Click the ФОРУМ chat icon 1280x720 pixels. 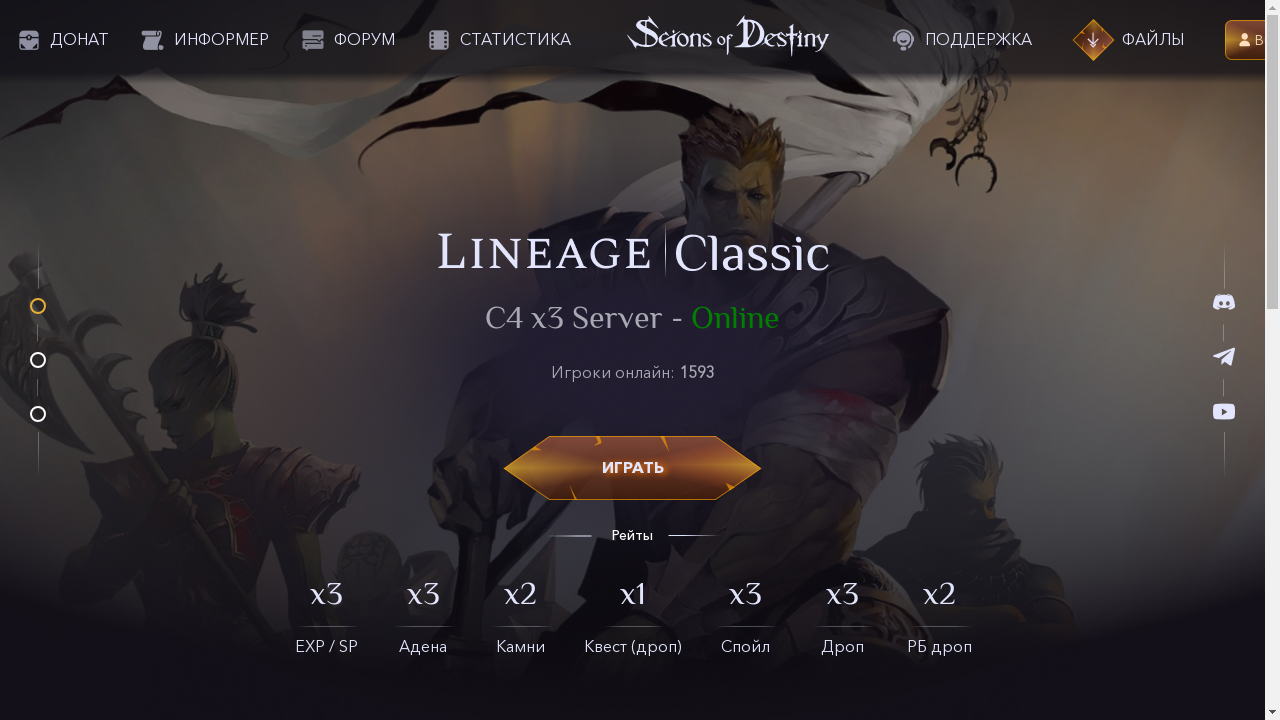coord(311,39)
